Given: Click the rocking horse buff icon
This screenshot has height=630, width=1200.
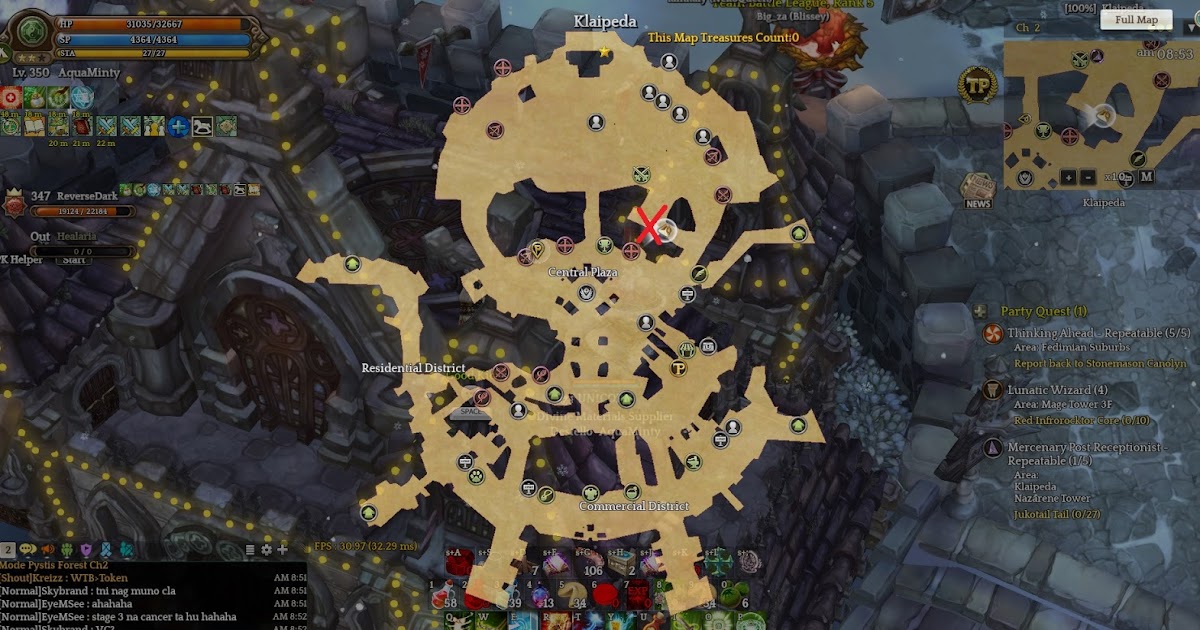Looking at the screenshot, I should coord(202,126).
